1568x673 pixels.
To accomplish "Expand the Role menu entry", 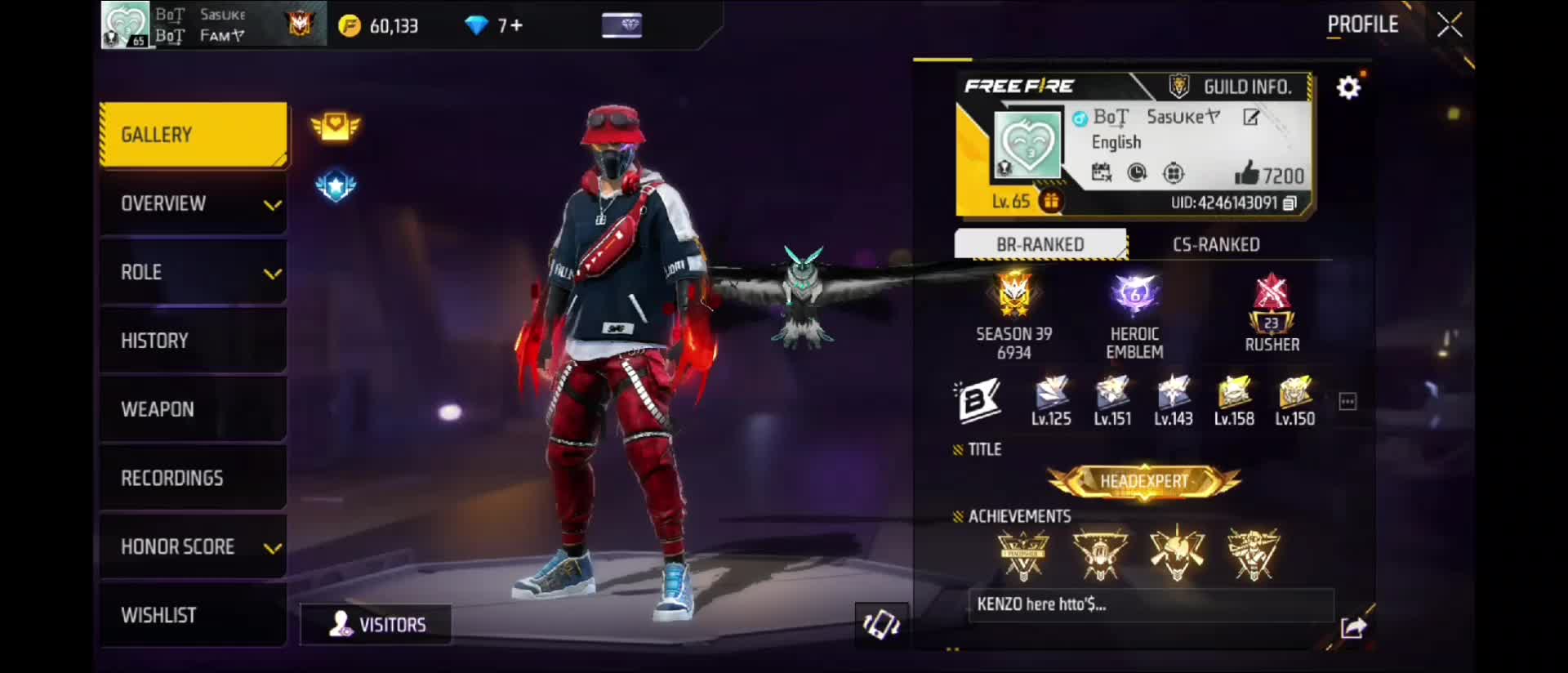I will tap(193, 272).
